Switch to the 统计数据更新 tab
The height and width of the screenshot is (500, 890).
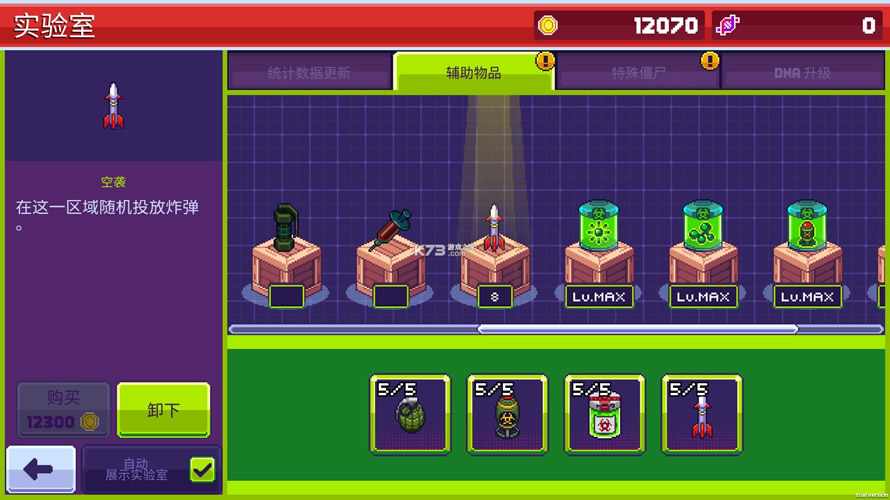tap(309, 73)
